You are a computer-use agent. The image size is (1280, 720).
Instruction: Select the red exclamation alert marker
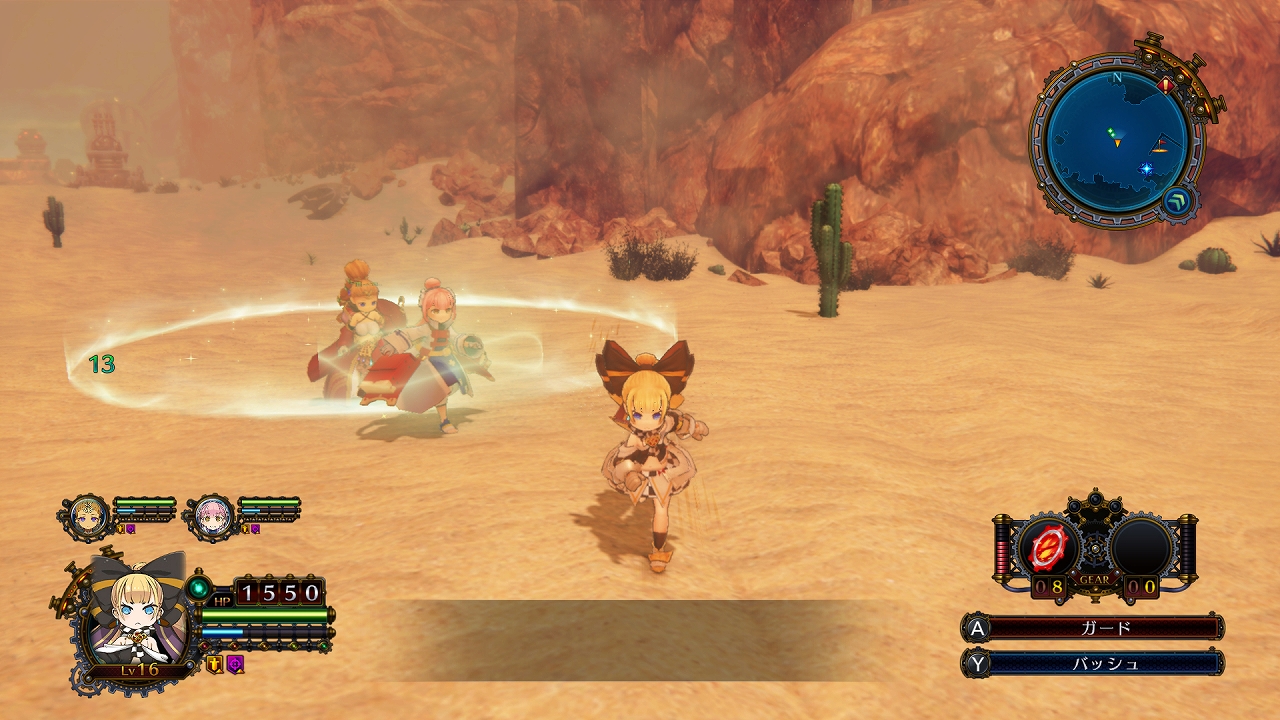pos(1166,87)
